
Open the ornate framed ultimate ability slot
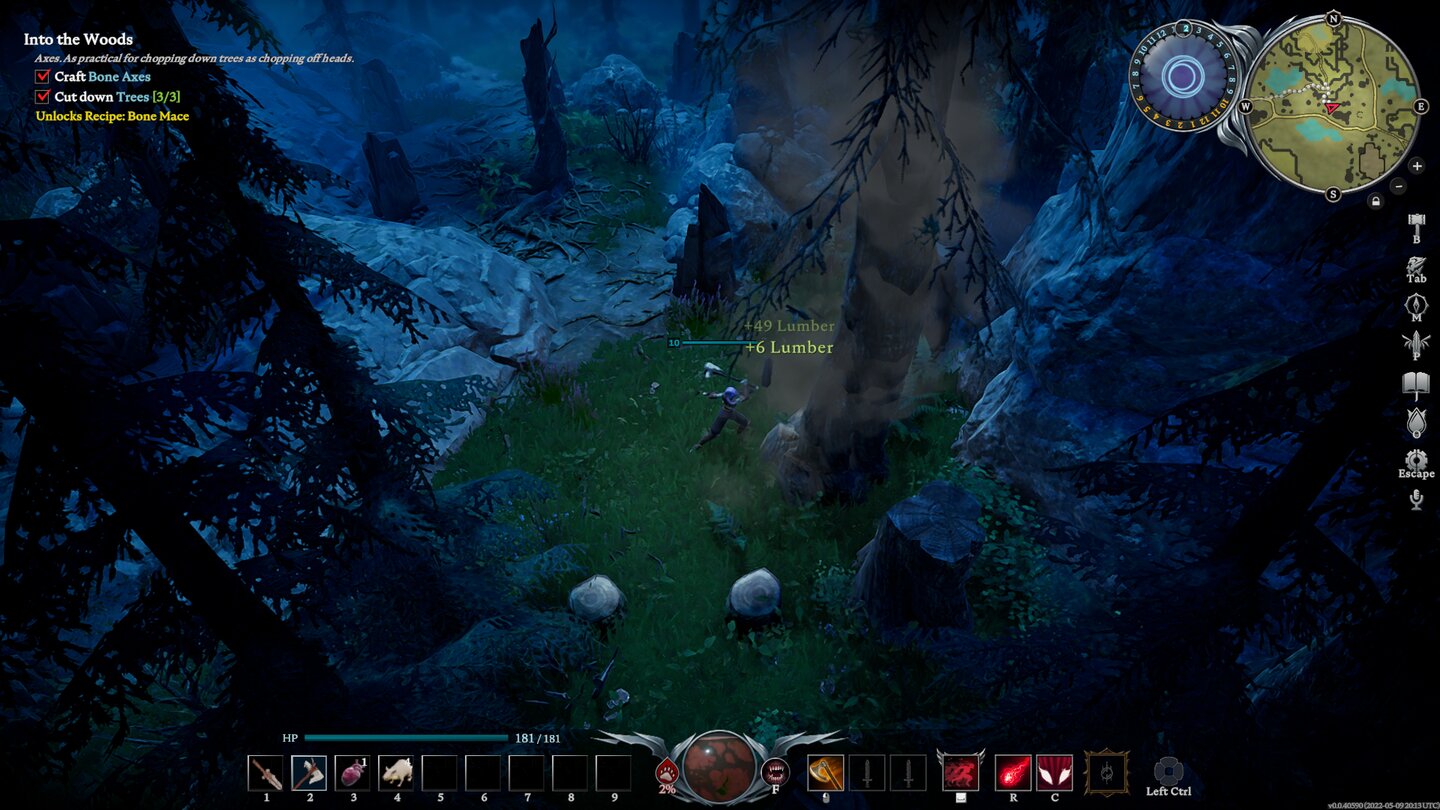pyautogui.click(x=1107, y=773)
